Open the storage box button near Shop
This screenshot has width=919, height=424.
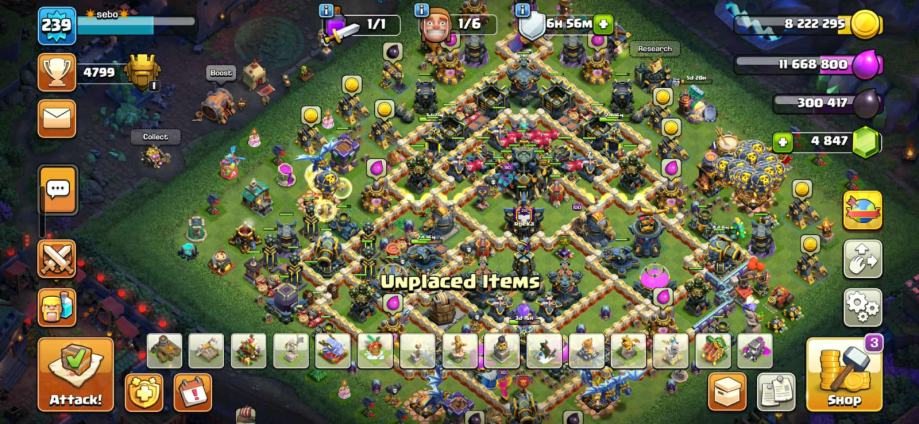(x=727, y=391)
